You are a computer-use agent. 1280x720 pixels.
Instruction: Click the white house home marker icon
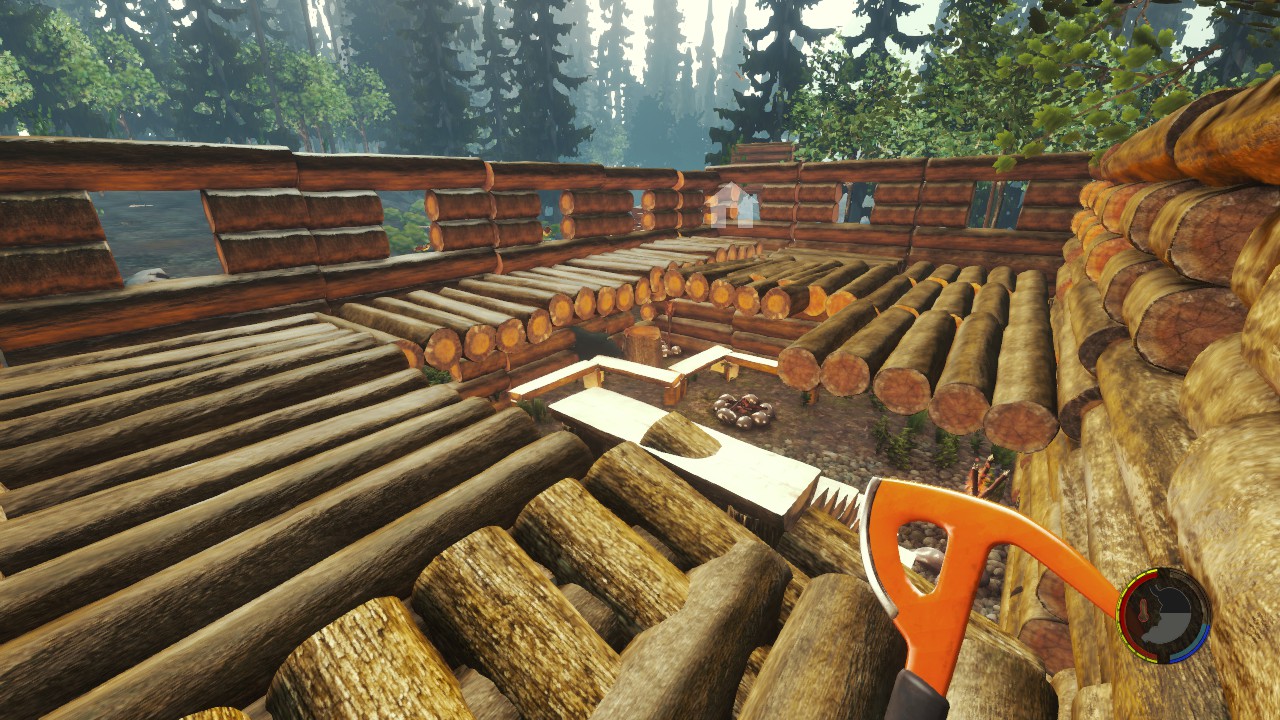click(x=731, y=205)
